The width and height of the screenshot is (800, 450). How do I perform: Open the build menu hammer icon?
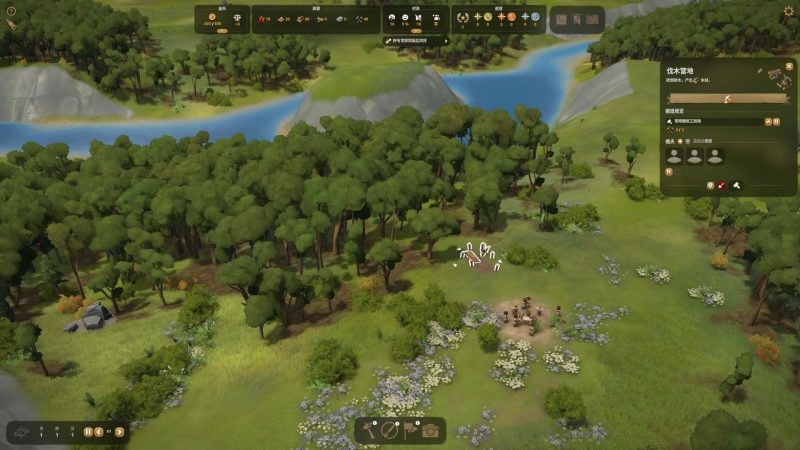point(370,431)
